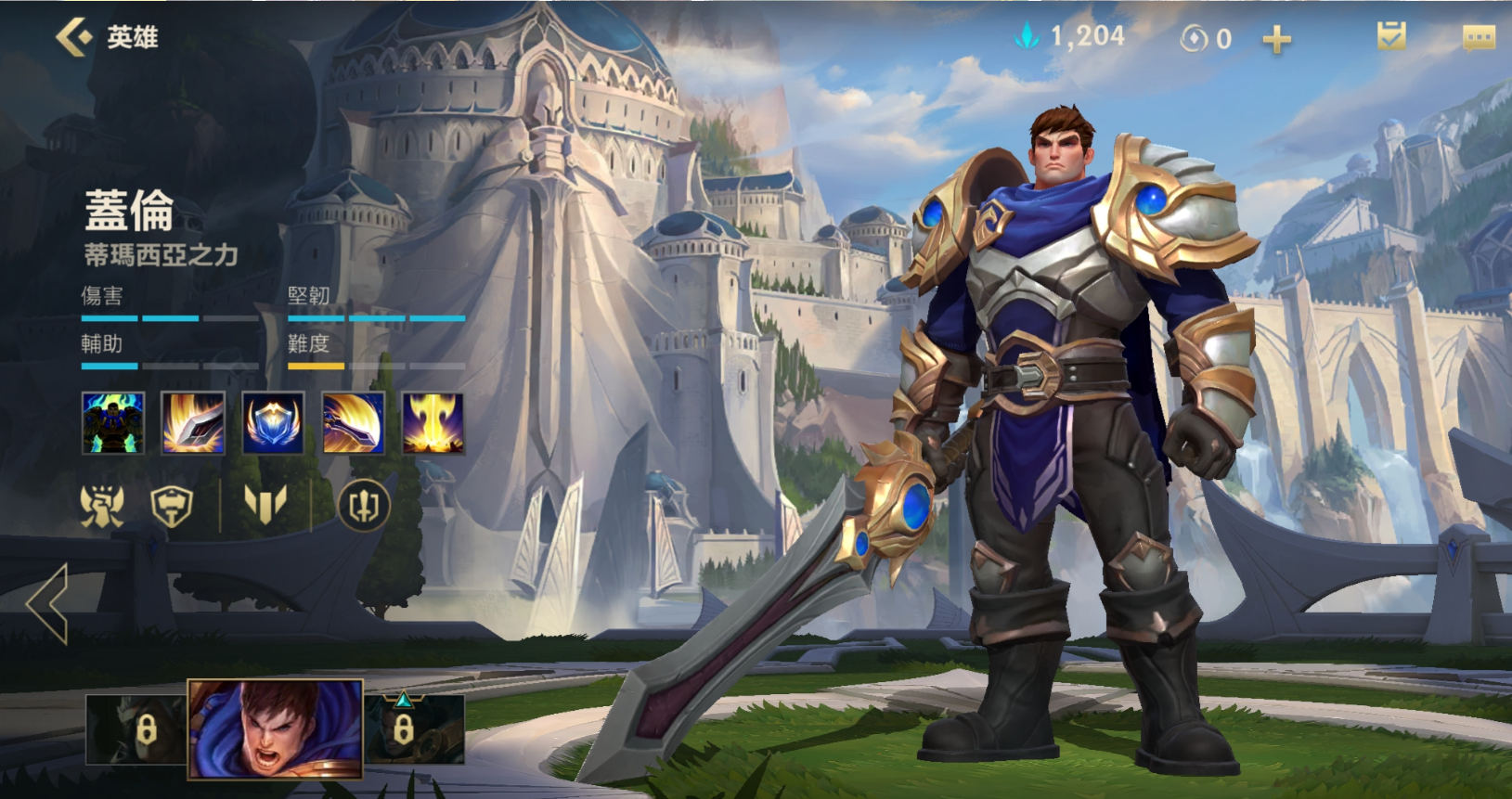Select the flaming sword strike ability
The width and height of the screenshot is (1512, 799).
(193, 423)
